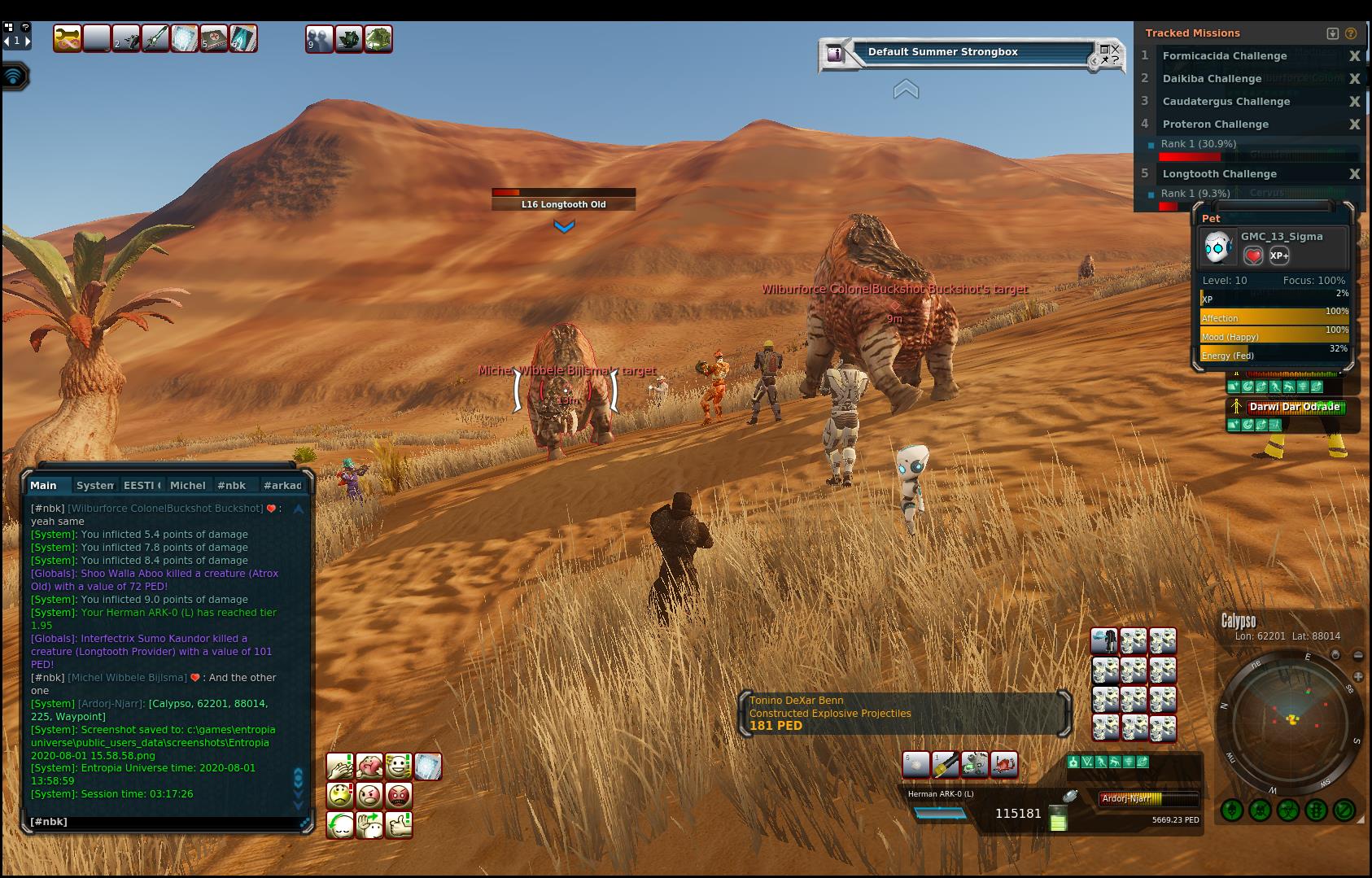Image resolution: width=1372 pixels, height=878 pixels.
Task: Select the green sword hotbar slot
Action: coord(155,39)
